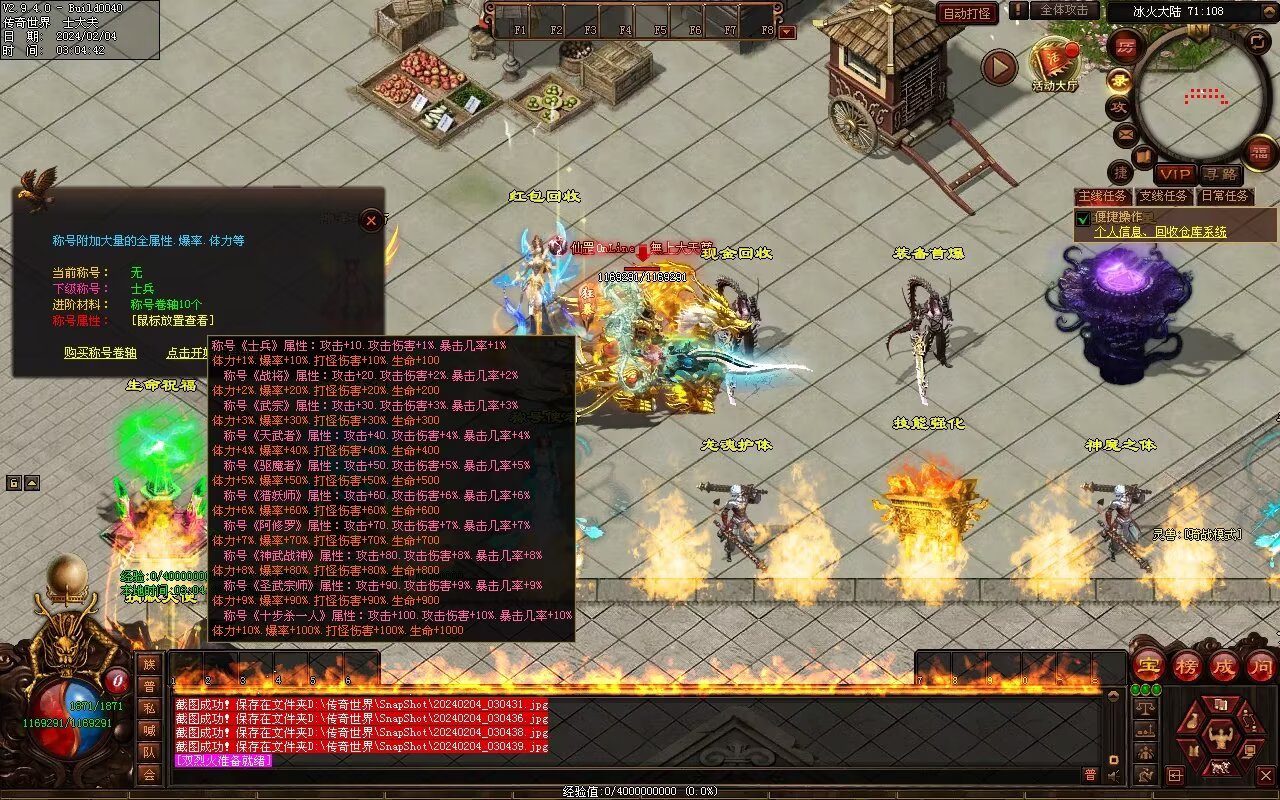Select the 私 private chat channel
The height and width of the screenshot is (800, 1280).
[x=149, y=708]
